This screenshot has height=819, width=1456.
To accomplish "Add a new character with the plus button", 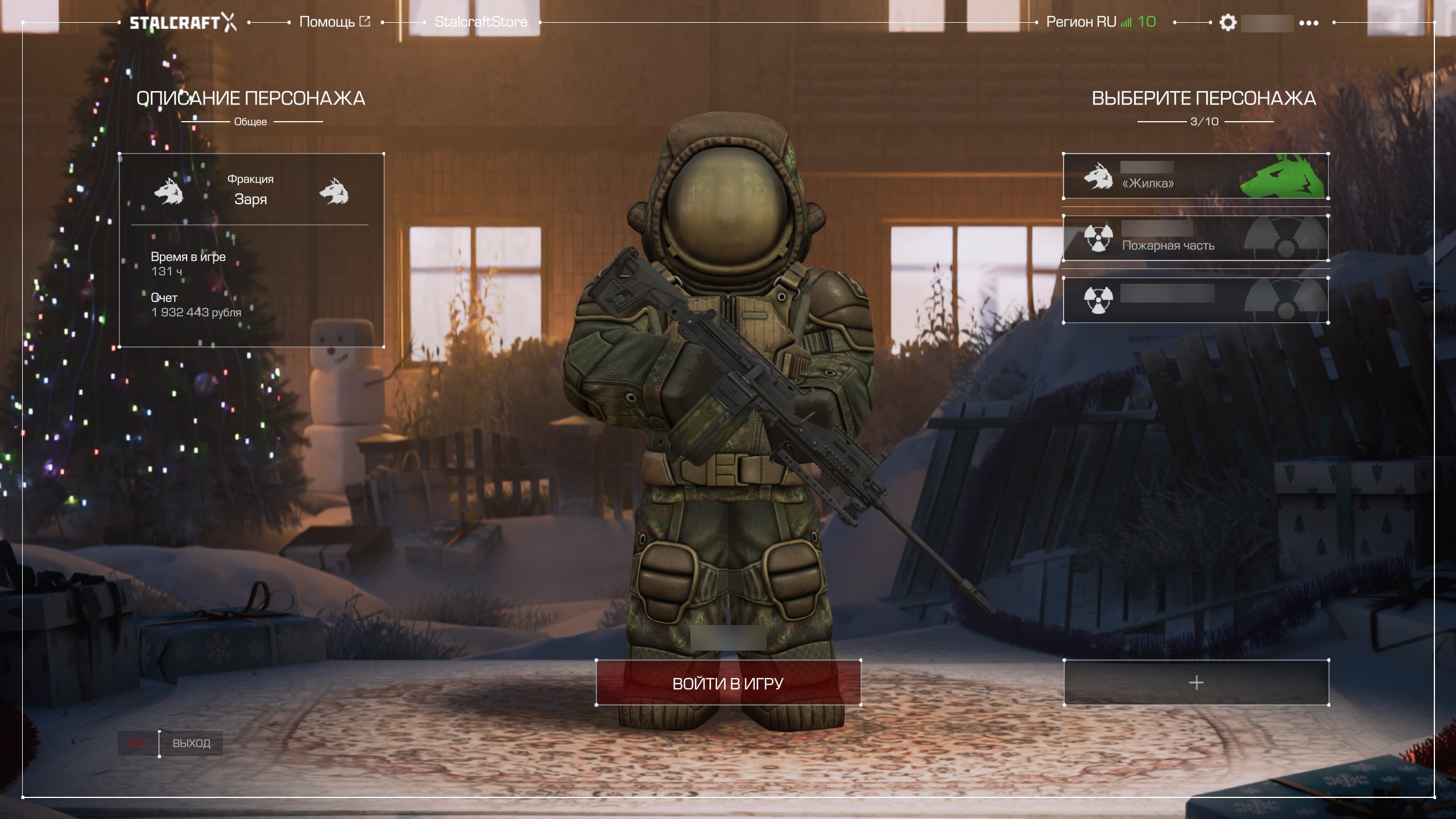I will 1196,682.
